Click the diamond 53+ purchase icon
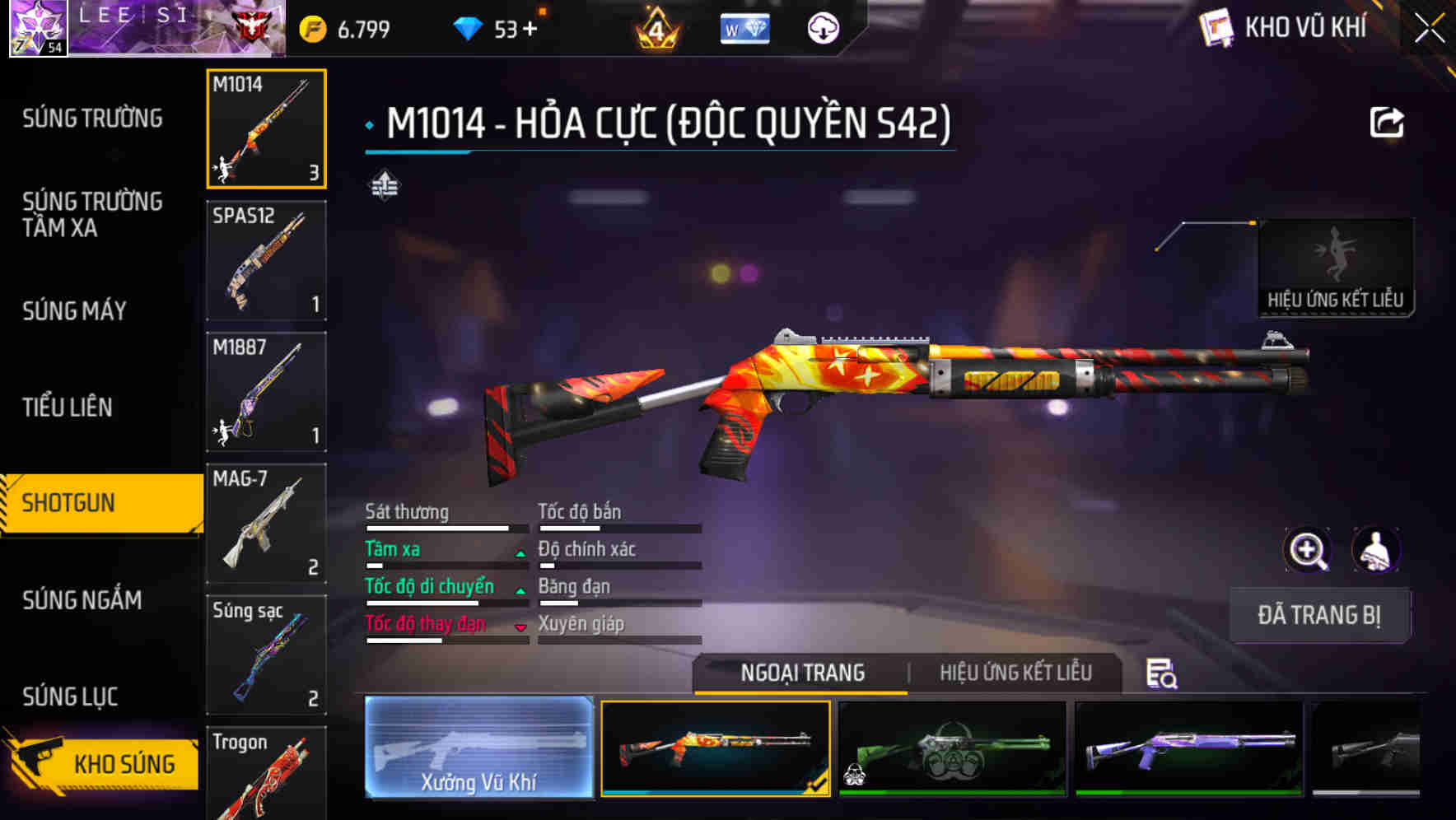Screen dimensions: 1456x820 471,27
